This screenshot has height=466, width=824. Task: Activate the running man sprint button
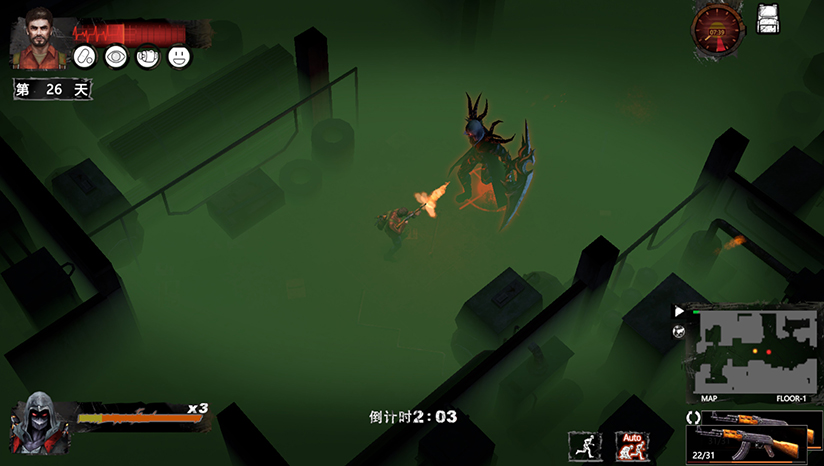click(x=584, y=446)
